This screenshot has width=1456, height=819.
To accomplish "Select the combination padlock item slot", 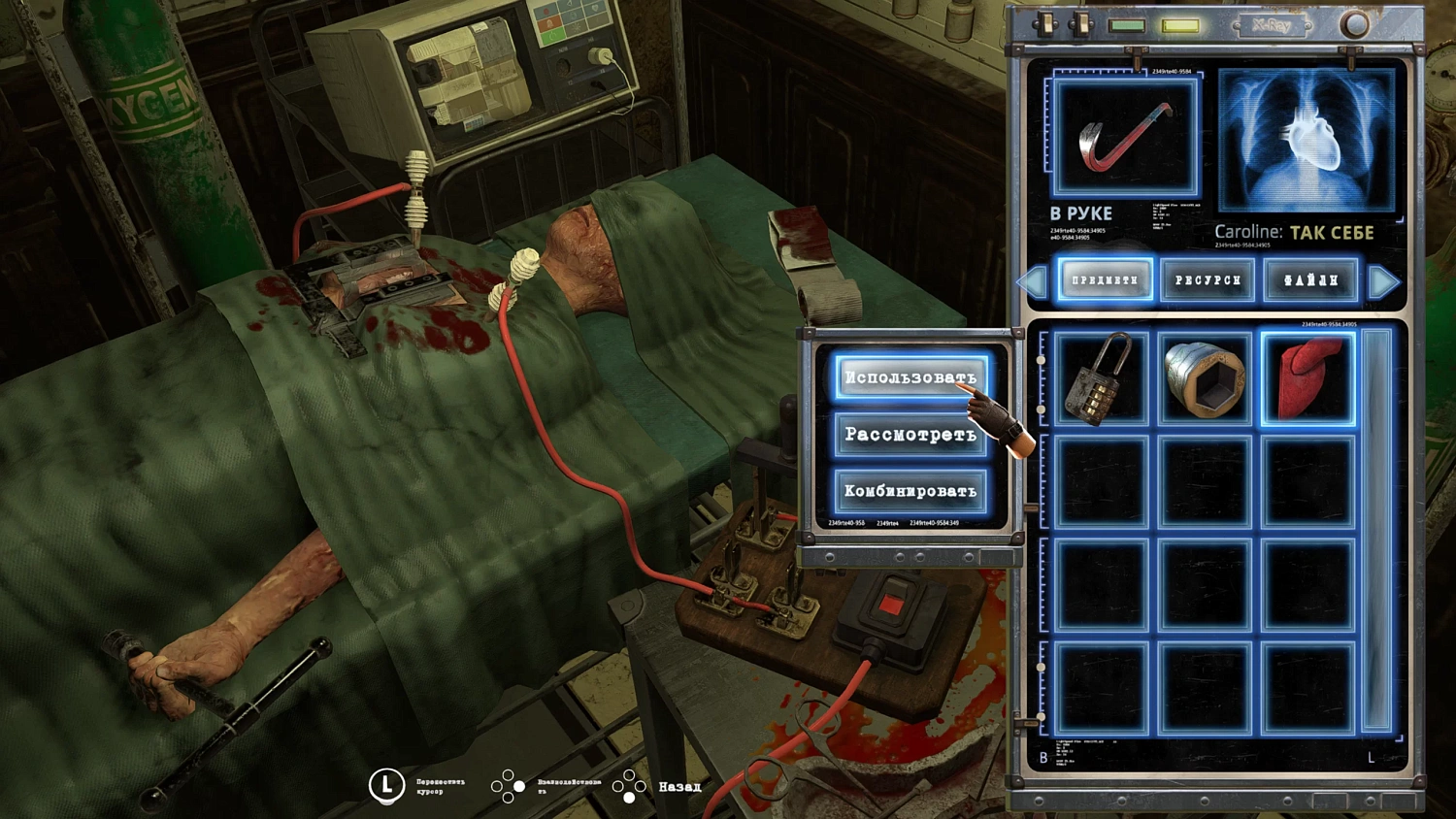I will point(1101,377).
